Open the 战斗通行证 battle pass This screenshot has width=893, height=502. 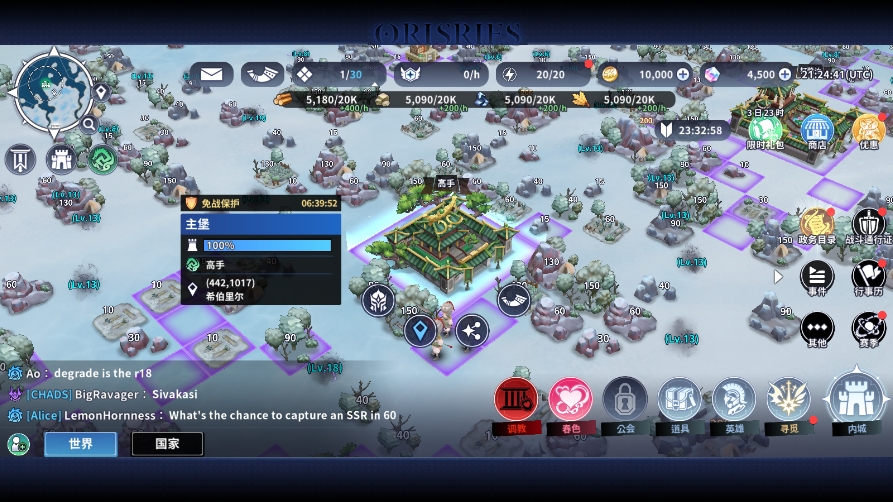(868, 226)
